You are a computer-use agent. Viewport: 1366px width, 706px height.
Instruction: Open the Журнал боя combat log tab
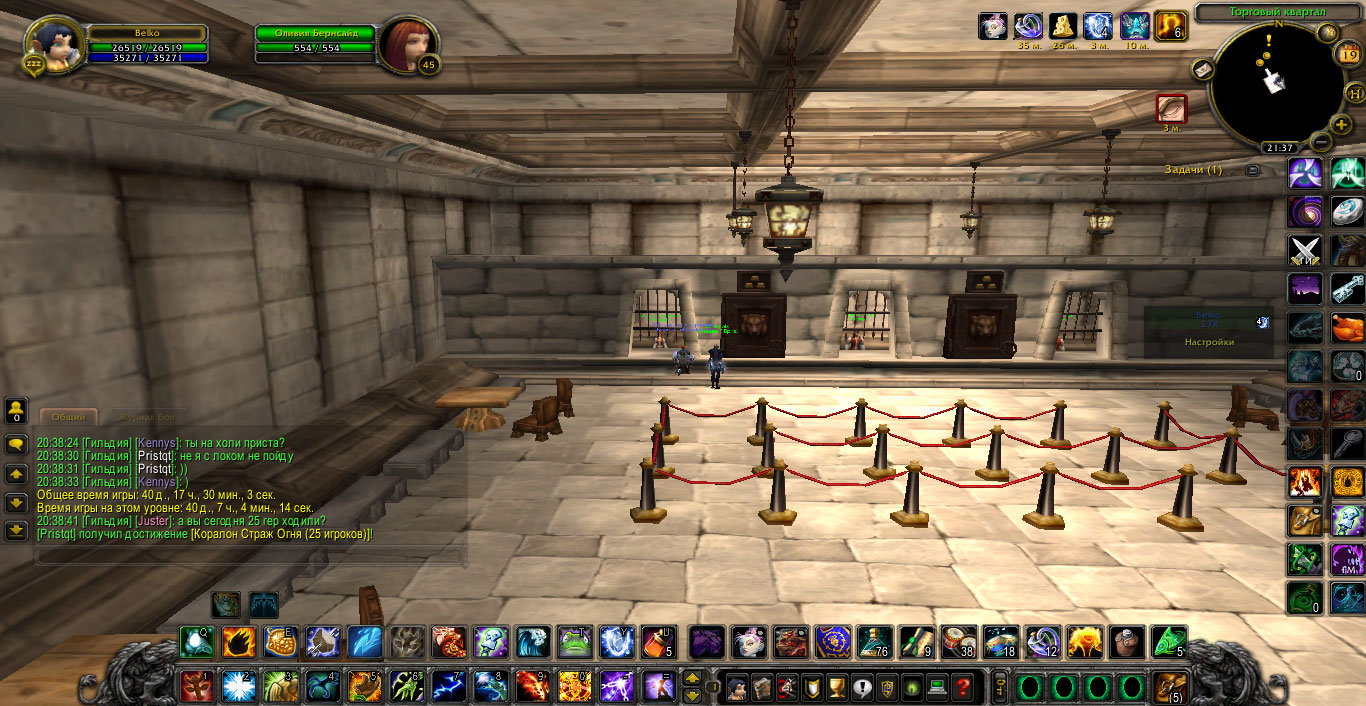tap(146, 417)
